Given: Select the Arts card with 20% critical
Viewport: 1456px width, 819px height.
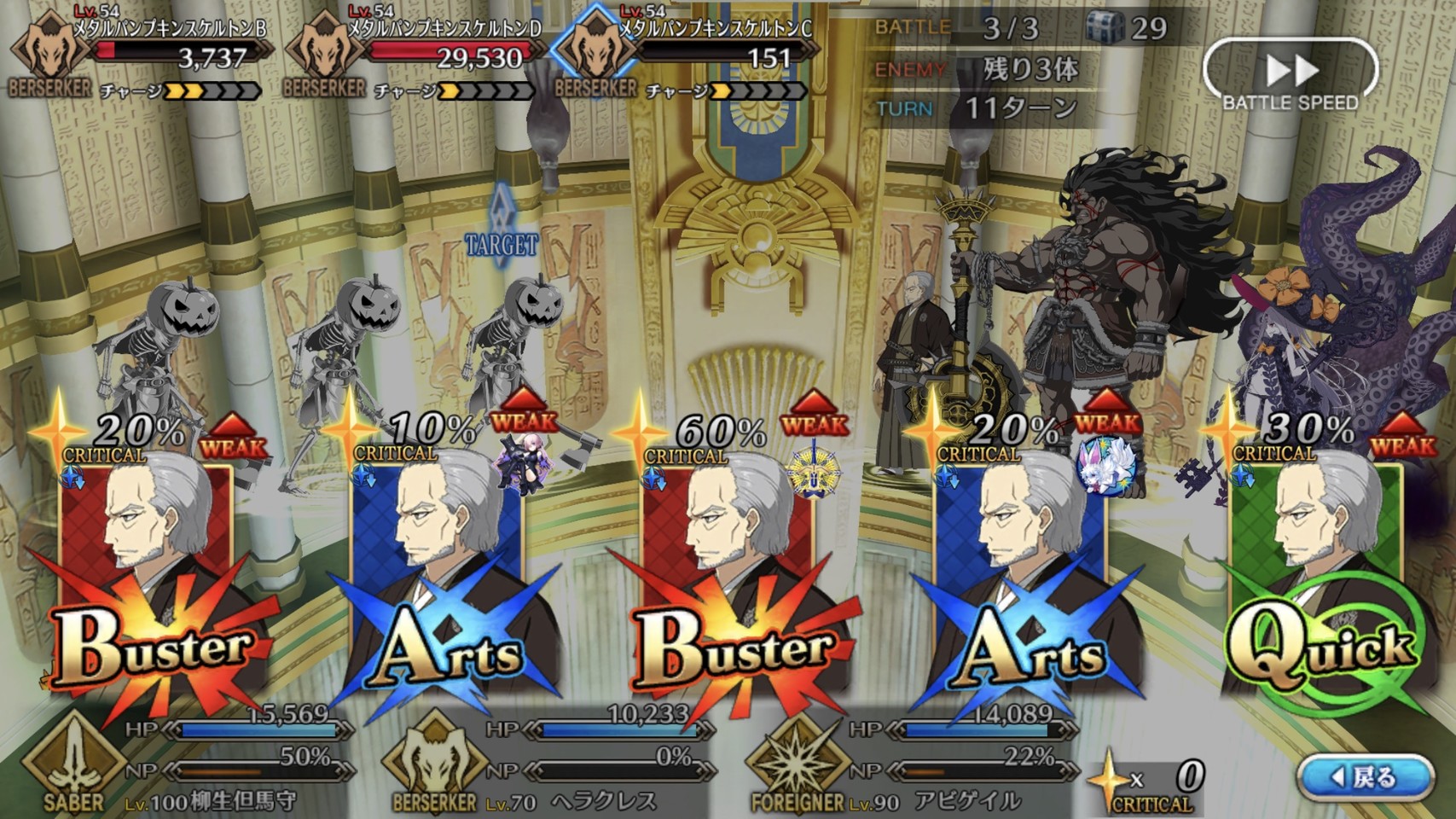Looking at the screenshot, I should pos(1024,580).
